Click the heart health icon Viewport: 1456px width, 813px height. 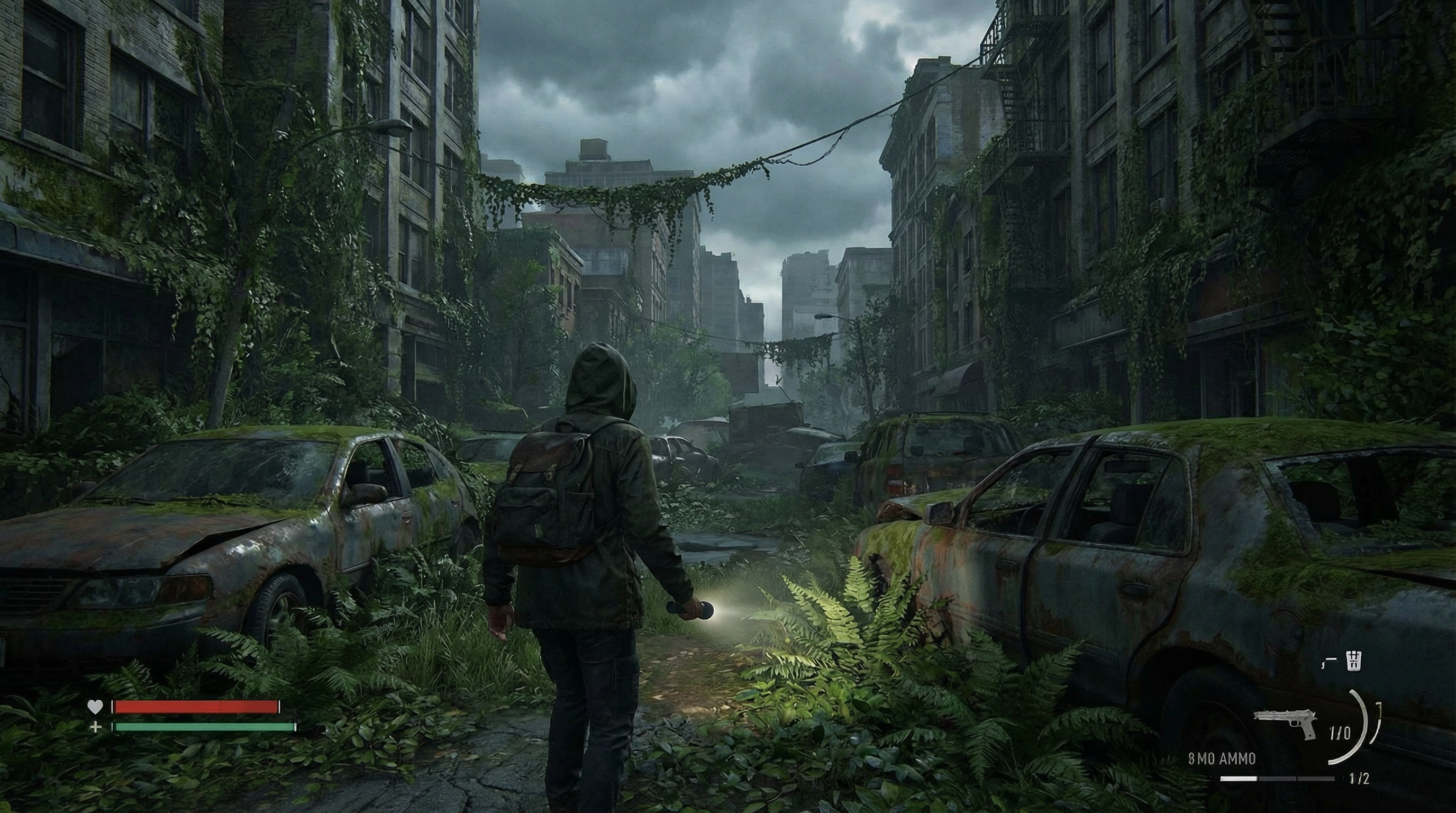click(96, 707)
